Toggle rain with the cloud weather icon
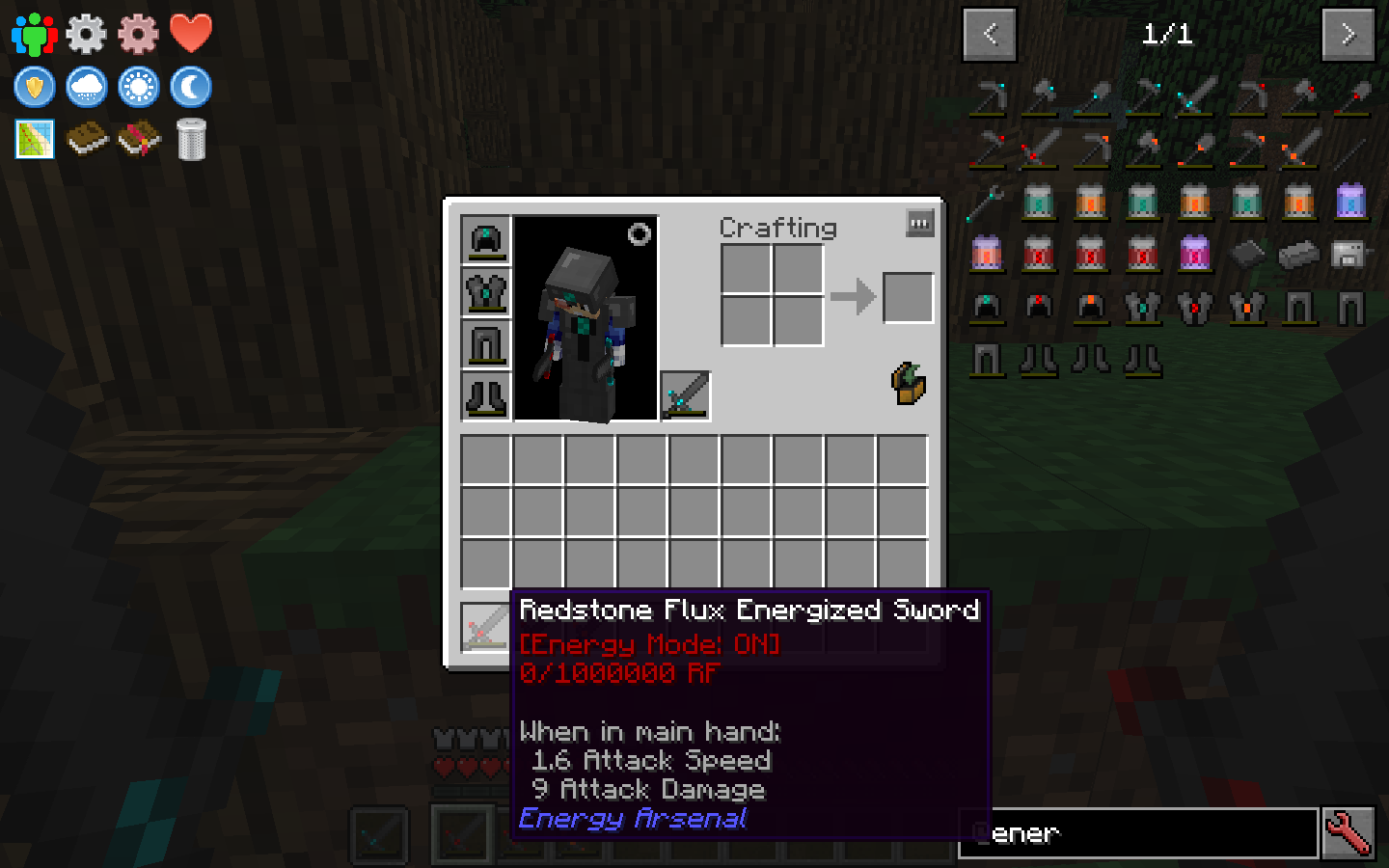This screenshot has width=1389, height=868. [86, 86]
